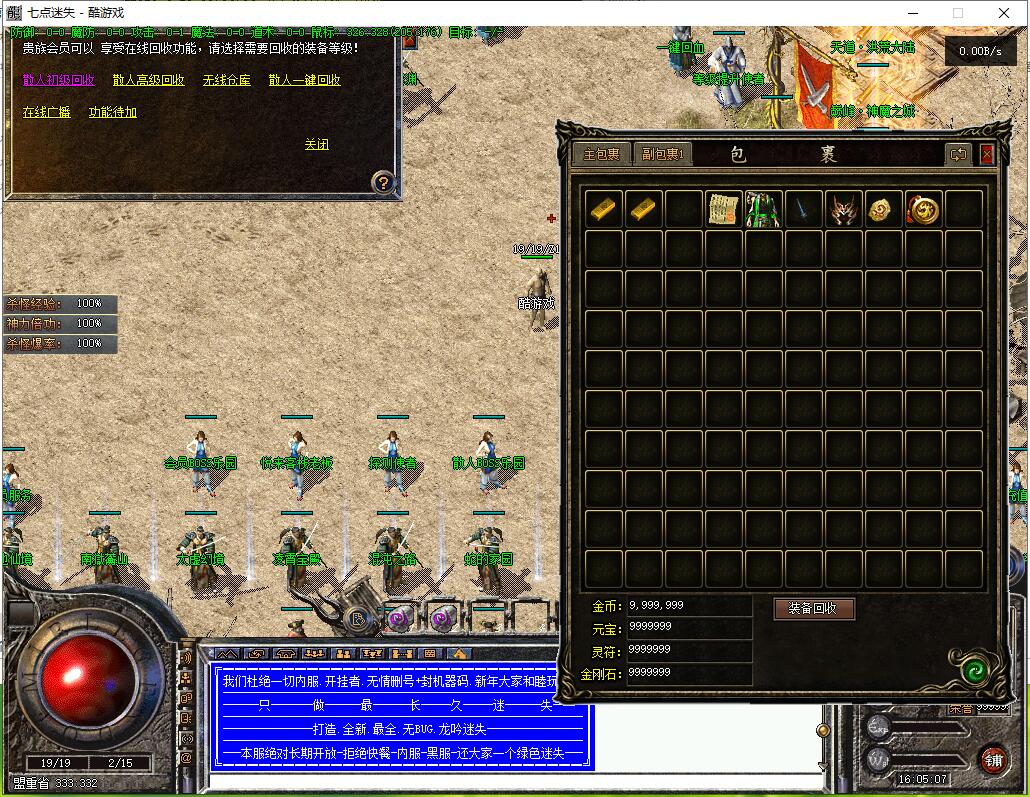Select the blue sword item slot
This screenshot has height=797, width=1030.
point(803,209)
